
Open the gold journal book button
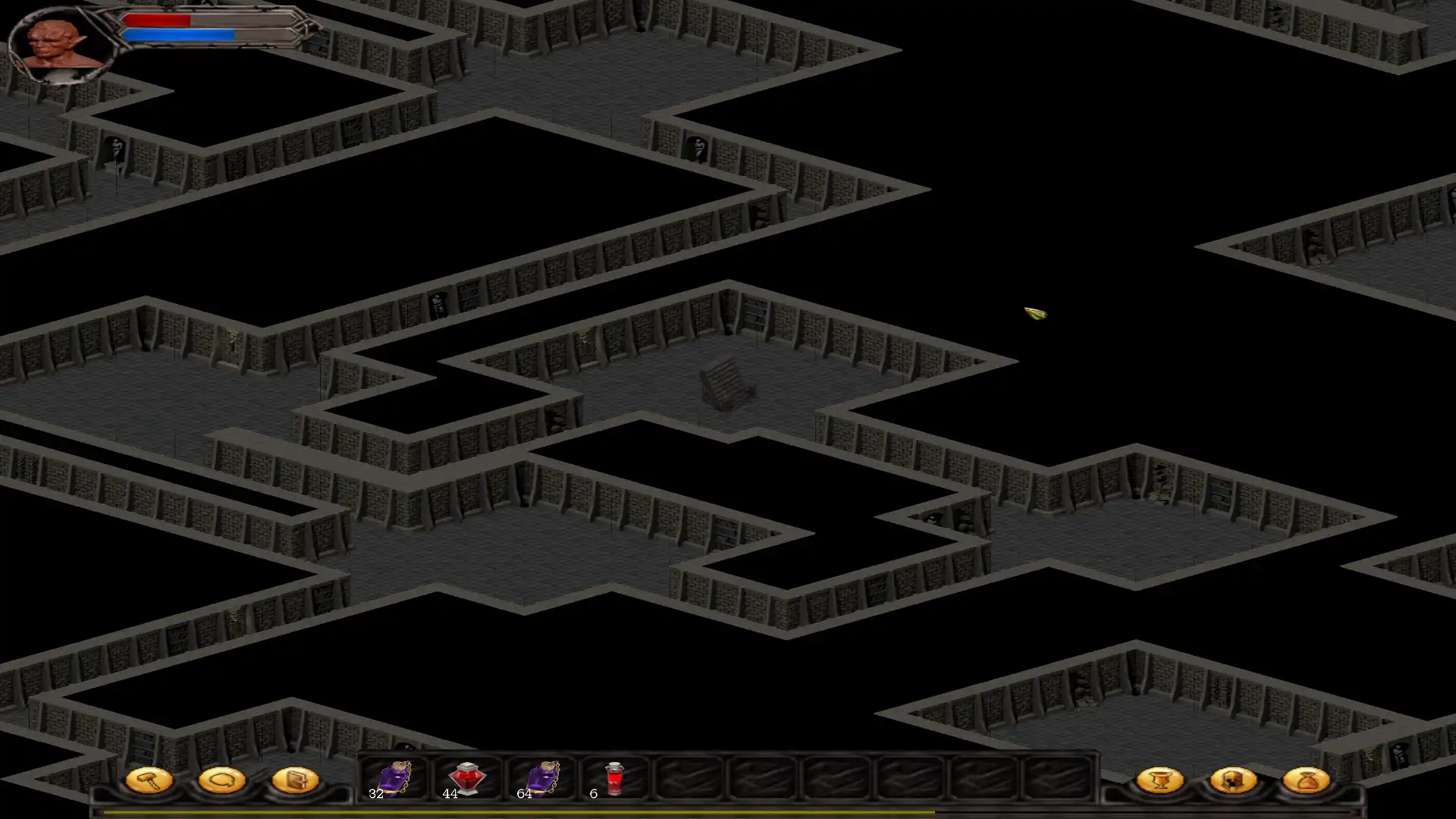pyautogui.click(x=295, y=780)
